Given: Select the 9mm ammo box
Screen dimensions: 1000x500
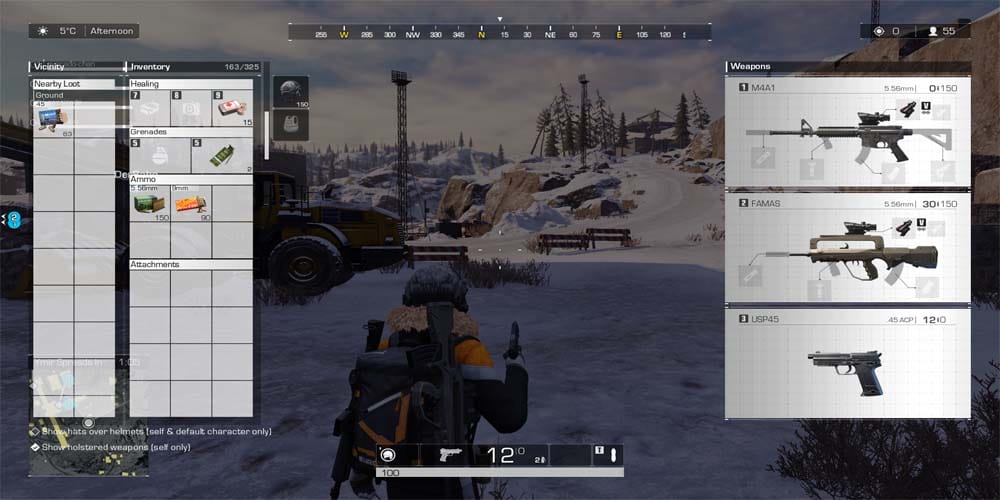Looking at the screenshot, I should (x=189, y=204).
